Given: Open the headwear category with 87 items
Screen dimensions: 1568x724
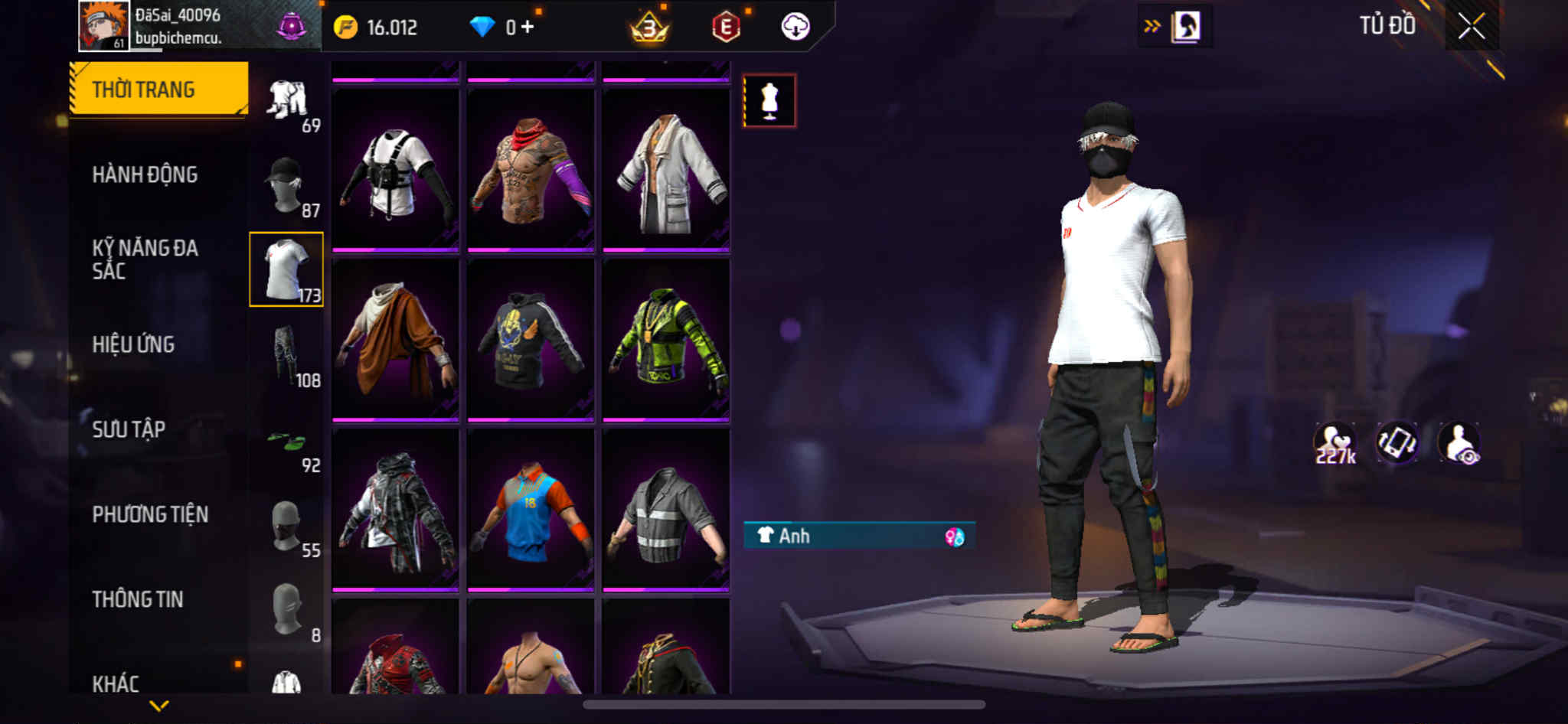Looking at the screenshot, I should (287, 185).
